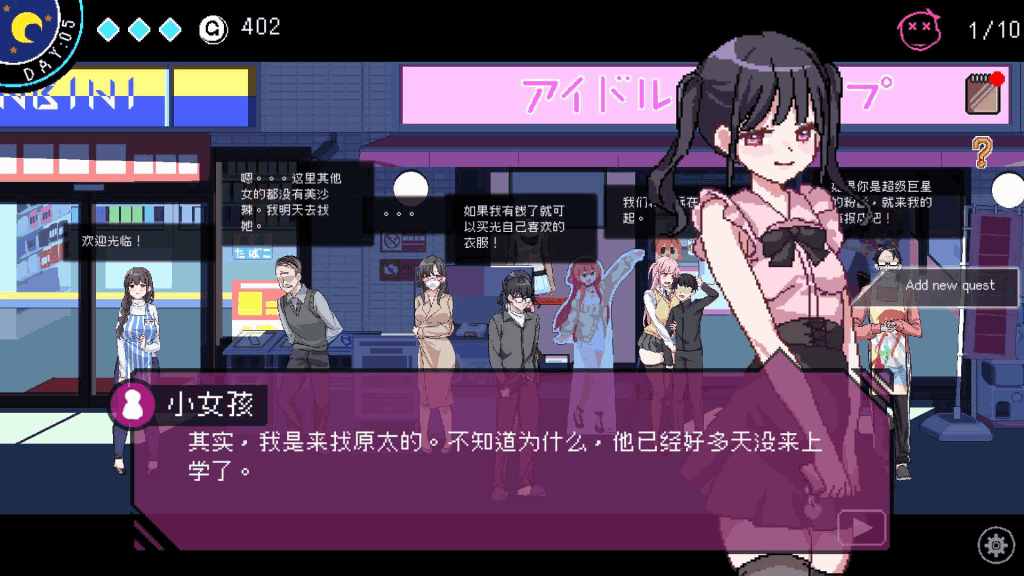Click the pink dizzy face counter icon
The height and width of the screenshot is (576, 1024).
[x=919, y=28]
